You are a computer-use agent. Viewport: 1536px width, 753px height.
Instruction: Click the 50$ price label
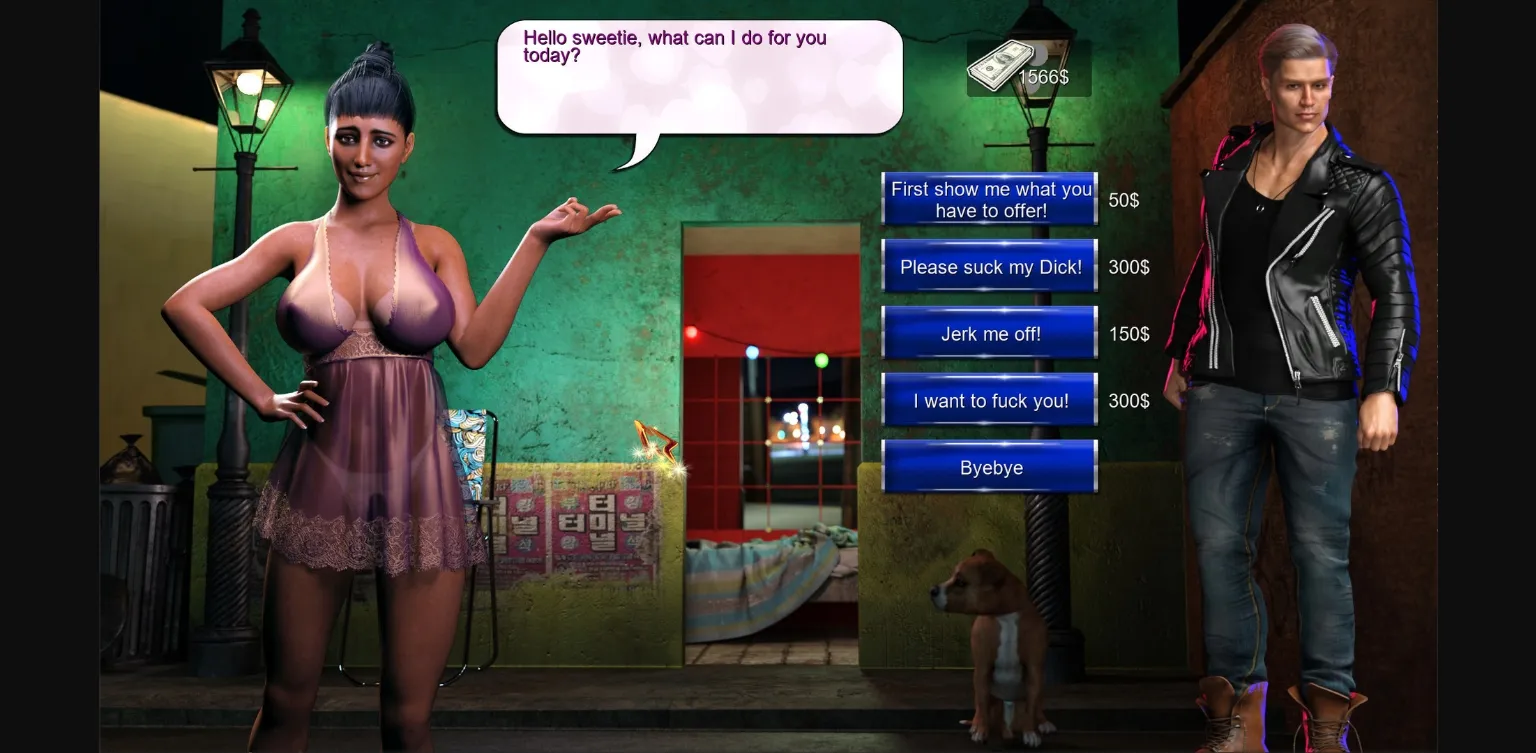(x=1125, y=199)
